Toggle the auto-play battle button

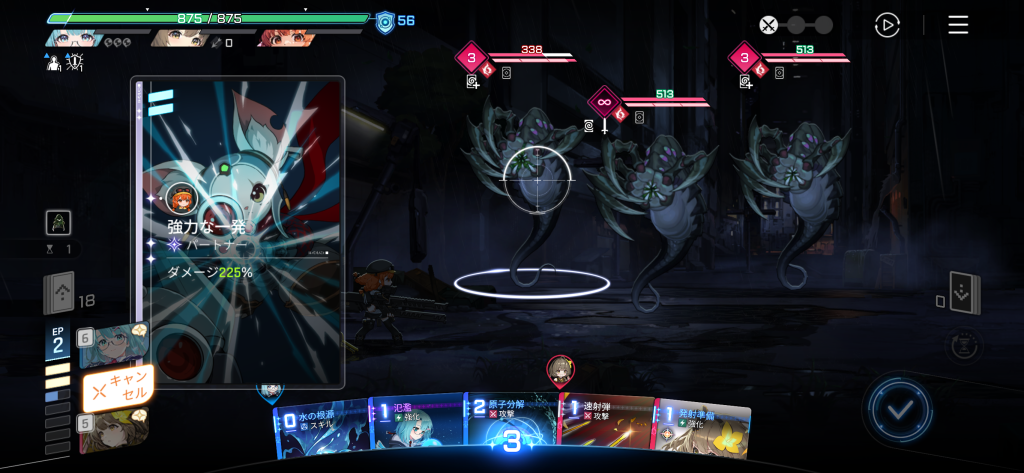pyautogui.click(x=886, y=25)
